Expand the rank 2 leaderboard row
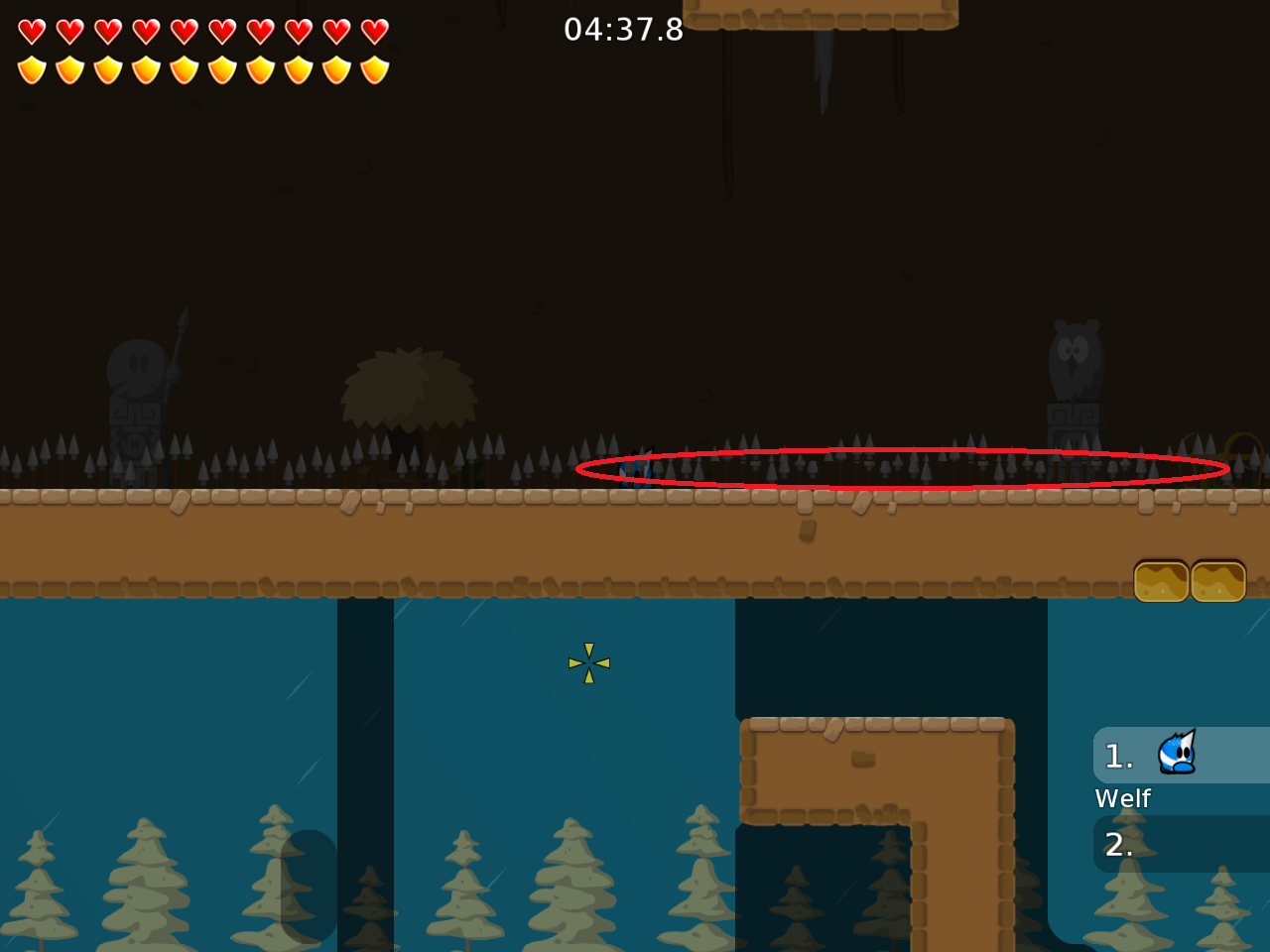1270x952 pixels. [1181, 845]
